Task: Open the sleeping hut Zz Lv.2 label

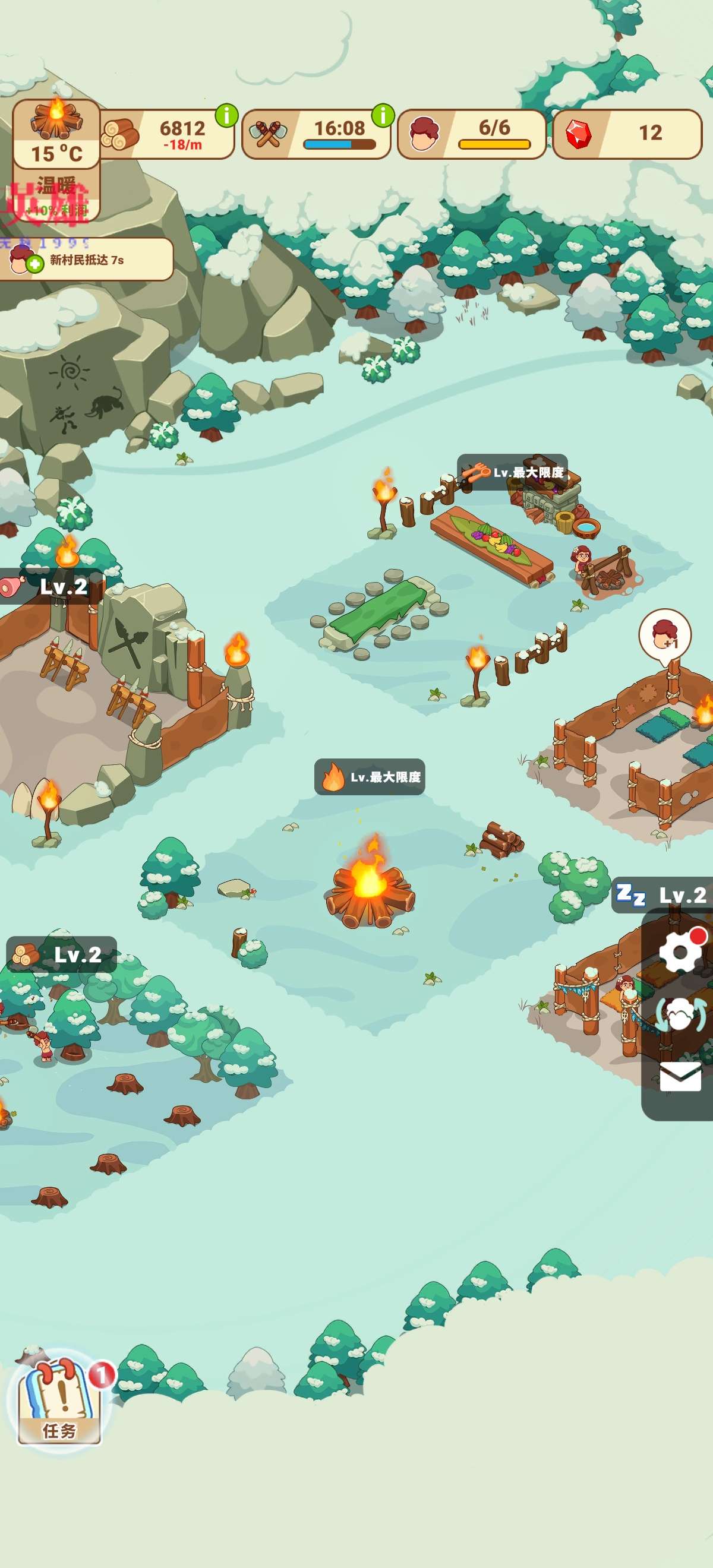Action: click(x=662, y=895)
